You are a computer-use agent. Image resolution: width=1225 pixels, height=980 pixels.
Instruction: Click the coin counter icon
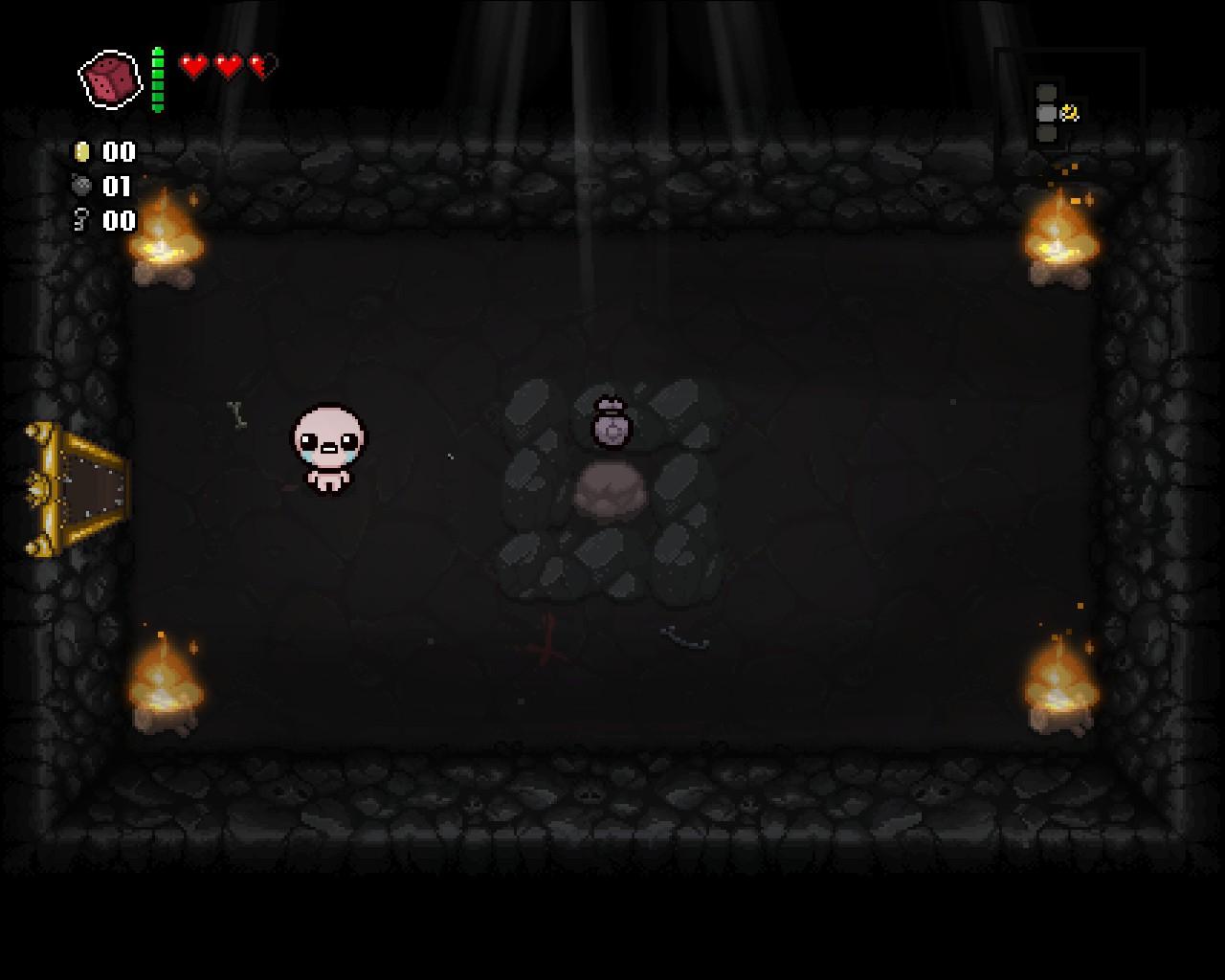coord(81,151)
